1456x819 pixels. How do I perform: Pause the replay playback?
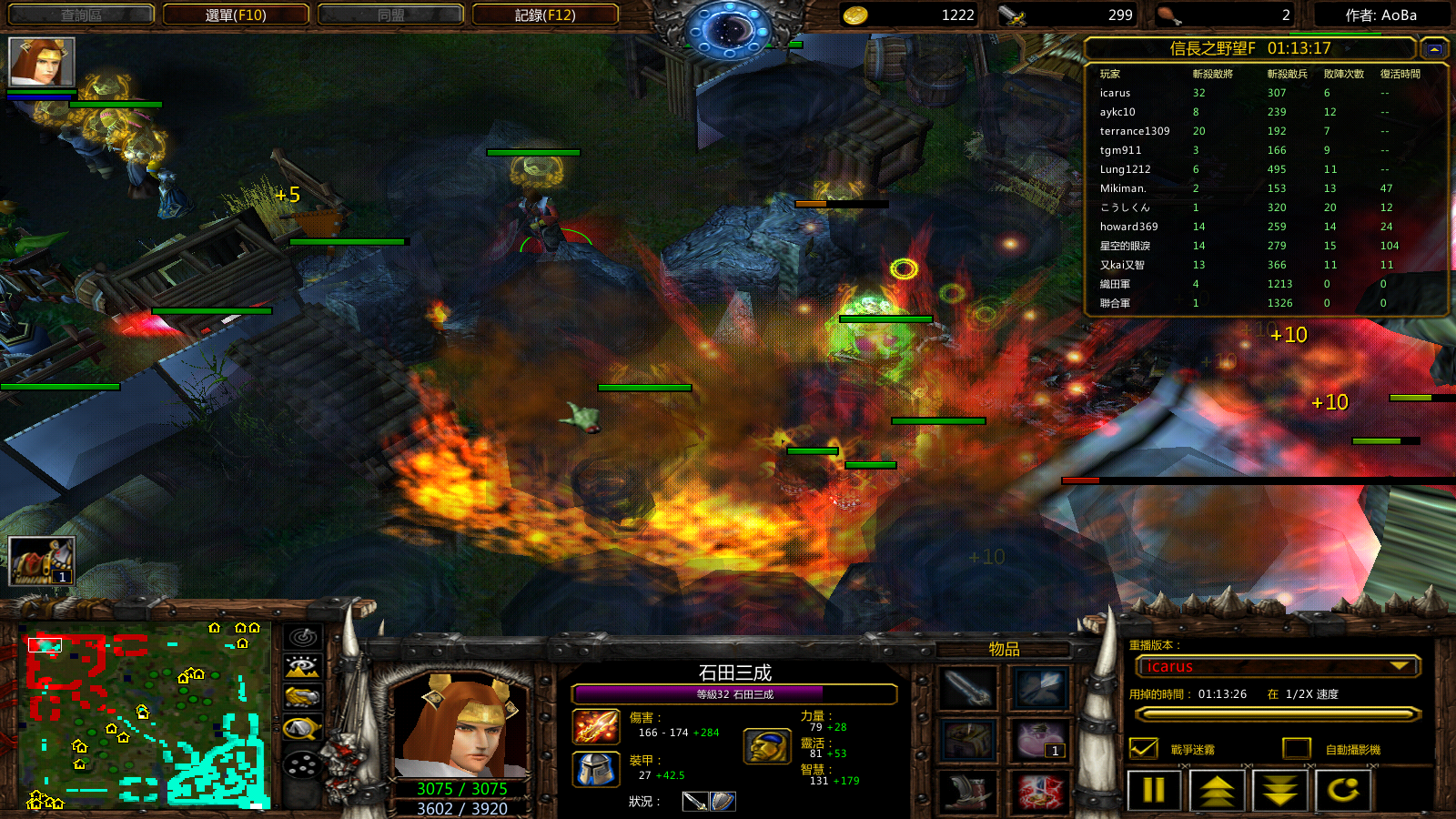coord(1153,790)
